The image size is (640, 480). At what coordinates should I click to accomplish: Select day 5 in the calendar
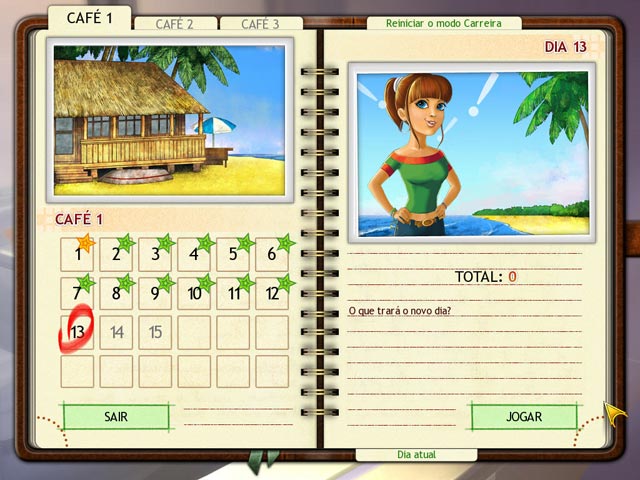coord(233,254)
